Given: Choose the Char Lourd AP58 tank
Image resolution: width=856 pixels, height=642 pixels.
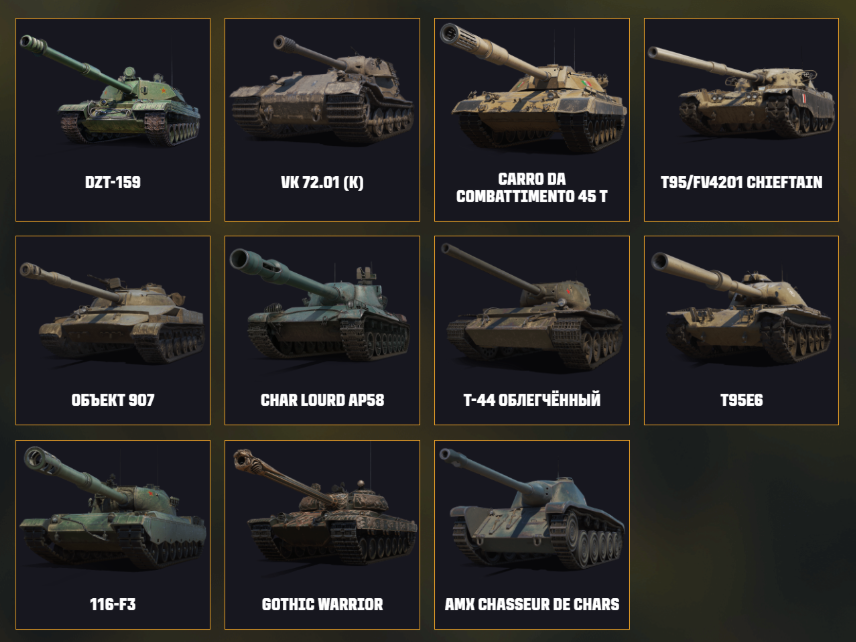Looking at the screenshot, I should pyautogui.click(x=322, y=330).
